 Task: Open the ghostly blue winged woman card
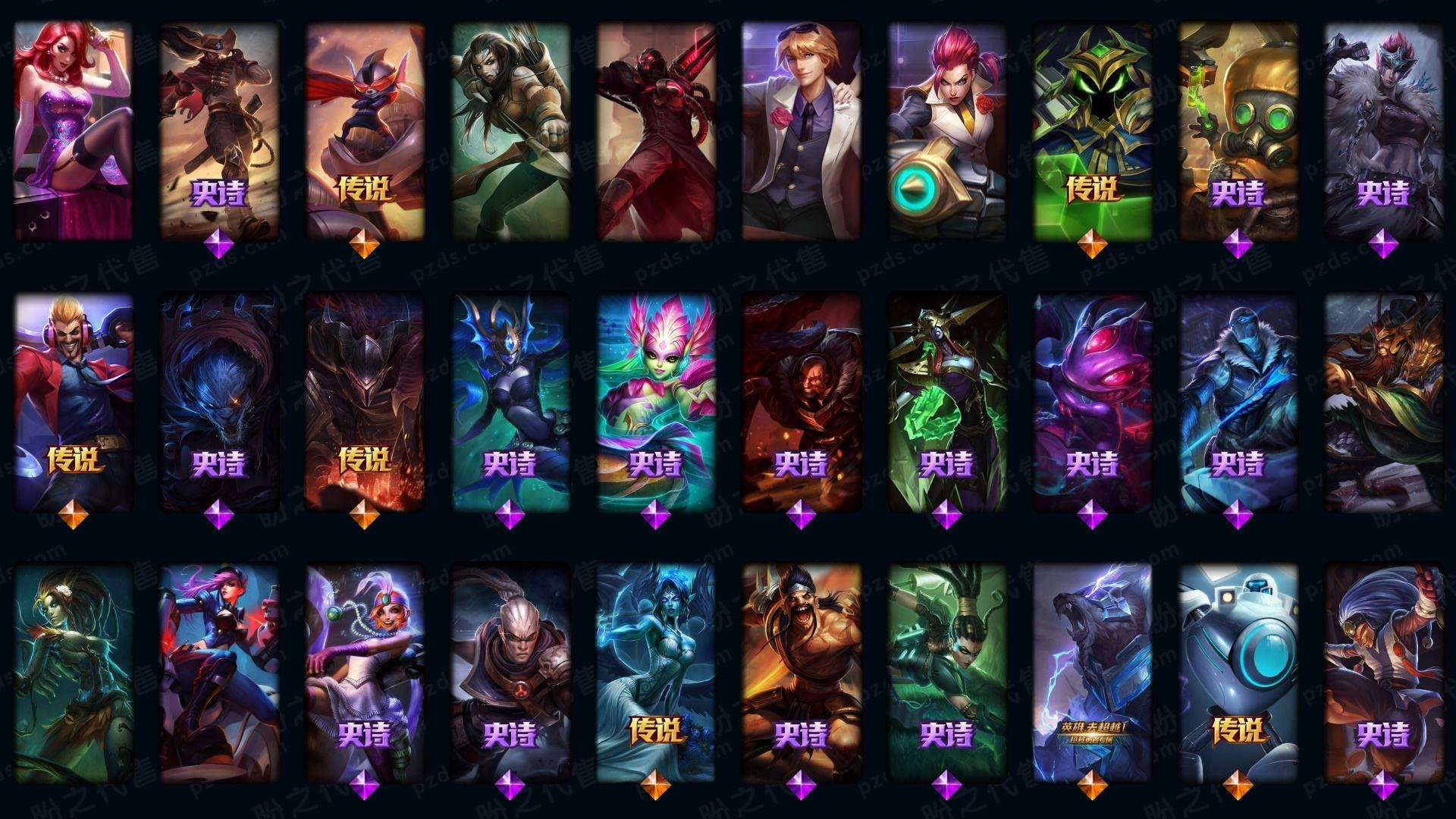point(656,673)
